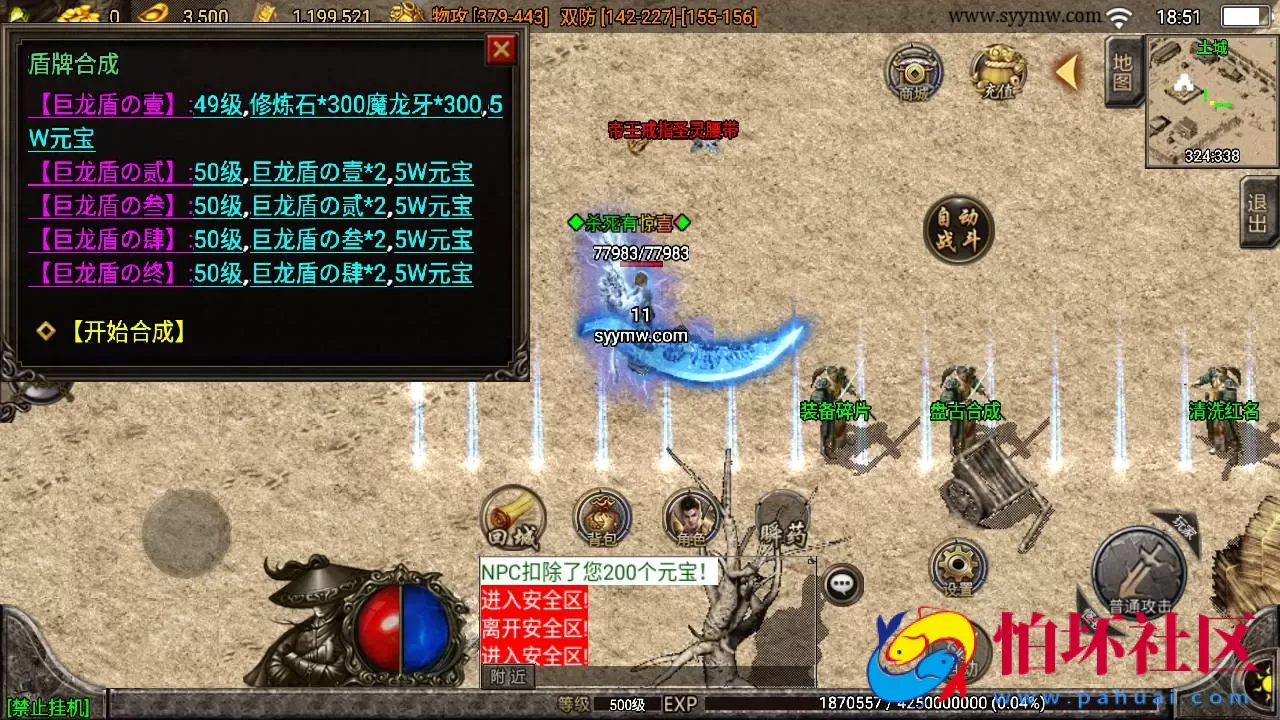This screenshot has width=1280, height=720.
Task: Open the 设置 settings gear icon
Action: [958, 567]
